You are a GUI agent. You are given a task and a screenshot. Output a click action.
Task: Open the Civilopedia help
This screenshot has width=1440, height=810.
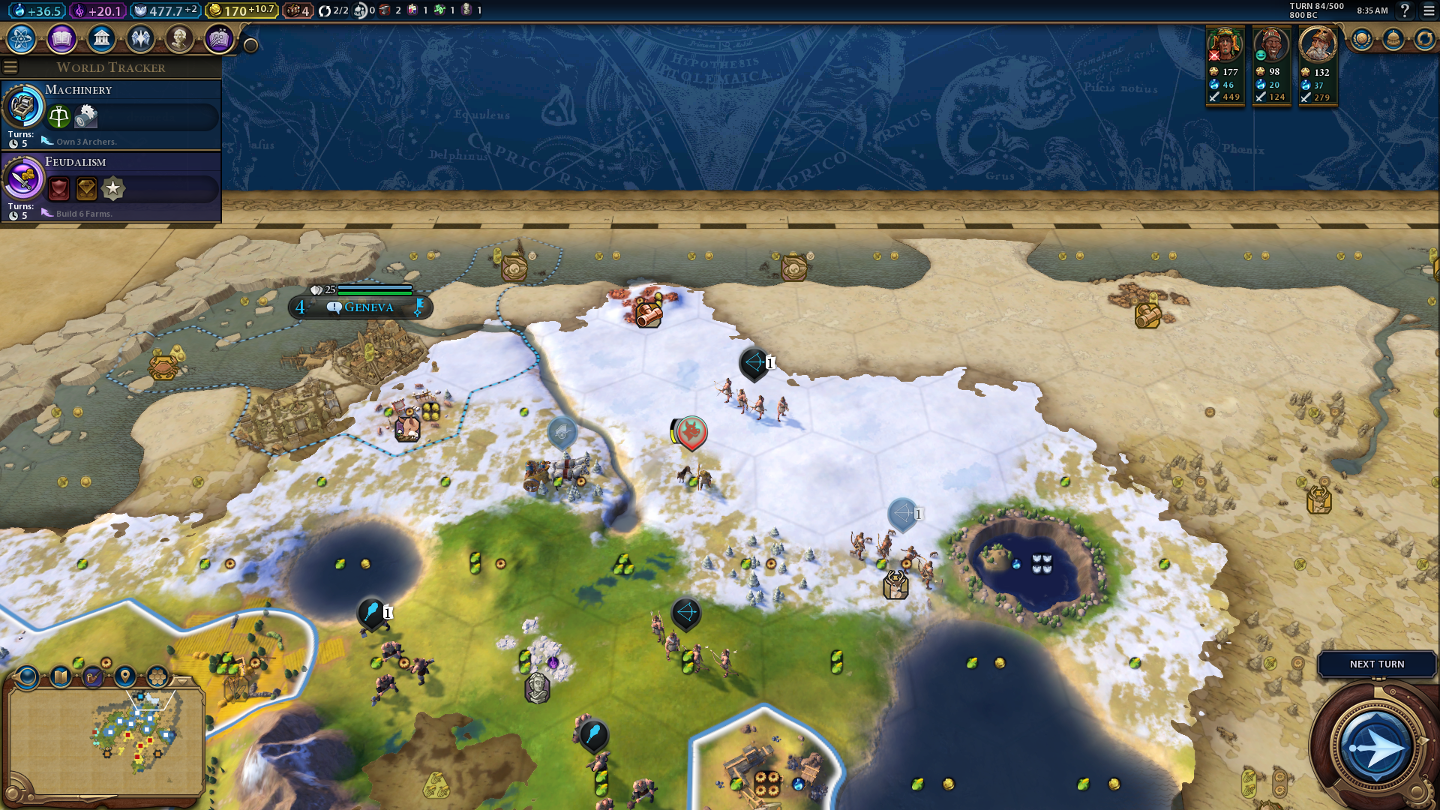click(1405, 10)
